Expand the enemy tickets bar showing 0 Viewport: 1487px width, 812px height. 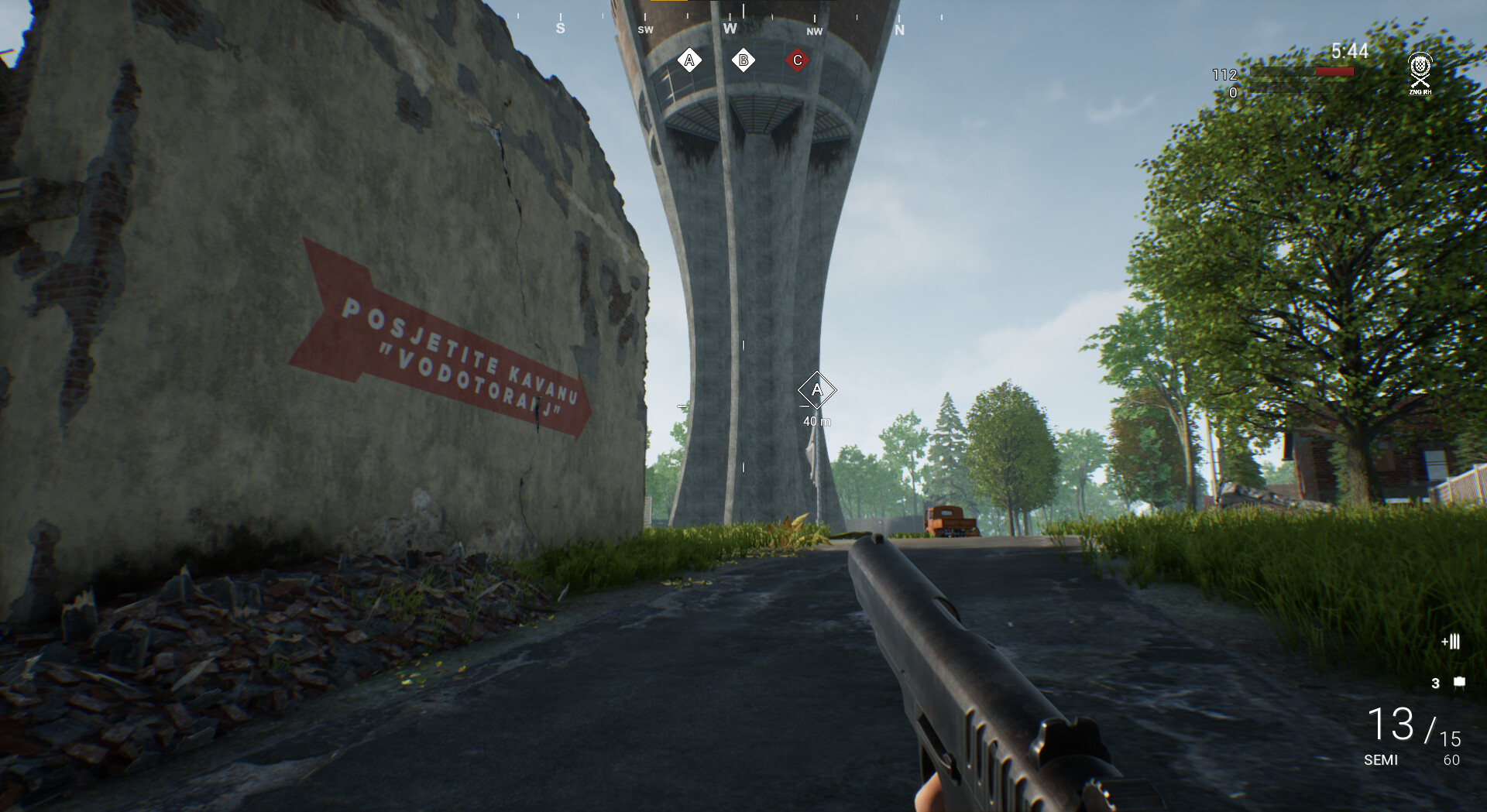tap(1301, 87)
